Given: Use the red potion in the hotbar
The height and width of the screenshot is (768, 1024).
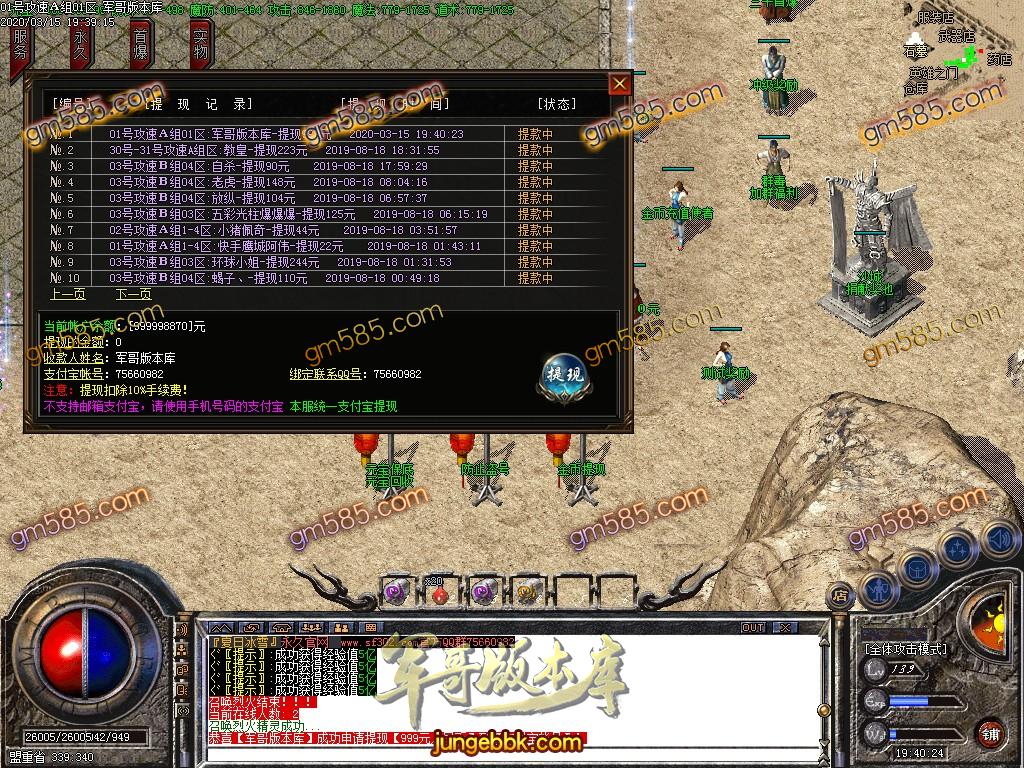Looking at the screenshot, I should (x=438, y=594).
